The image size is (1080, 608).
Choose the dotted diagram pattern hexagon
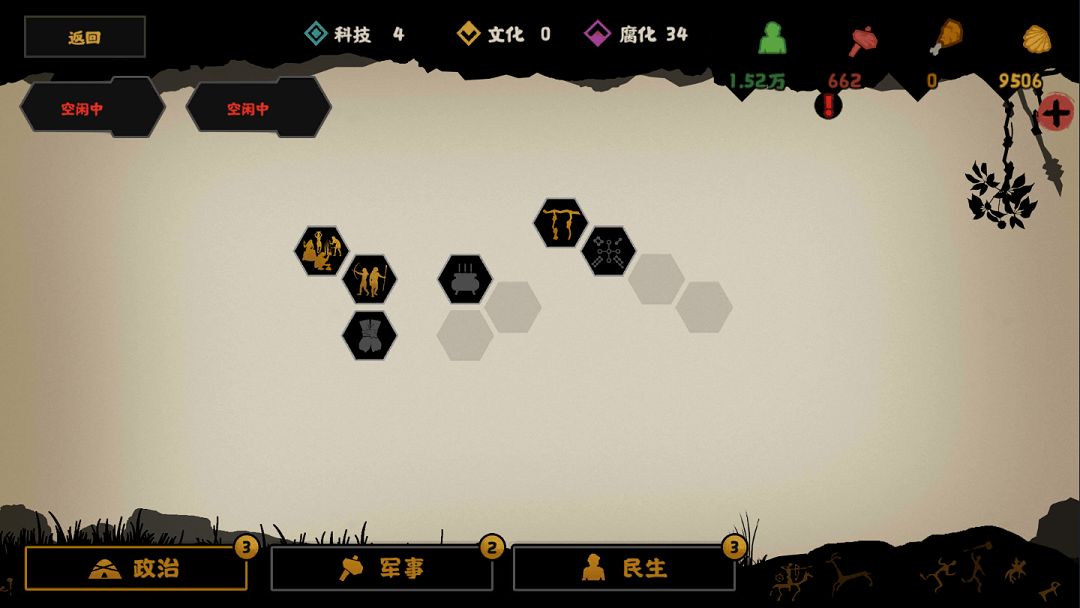tap(608, 250)
